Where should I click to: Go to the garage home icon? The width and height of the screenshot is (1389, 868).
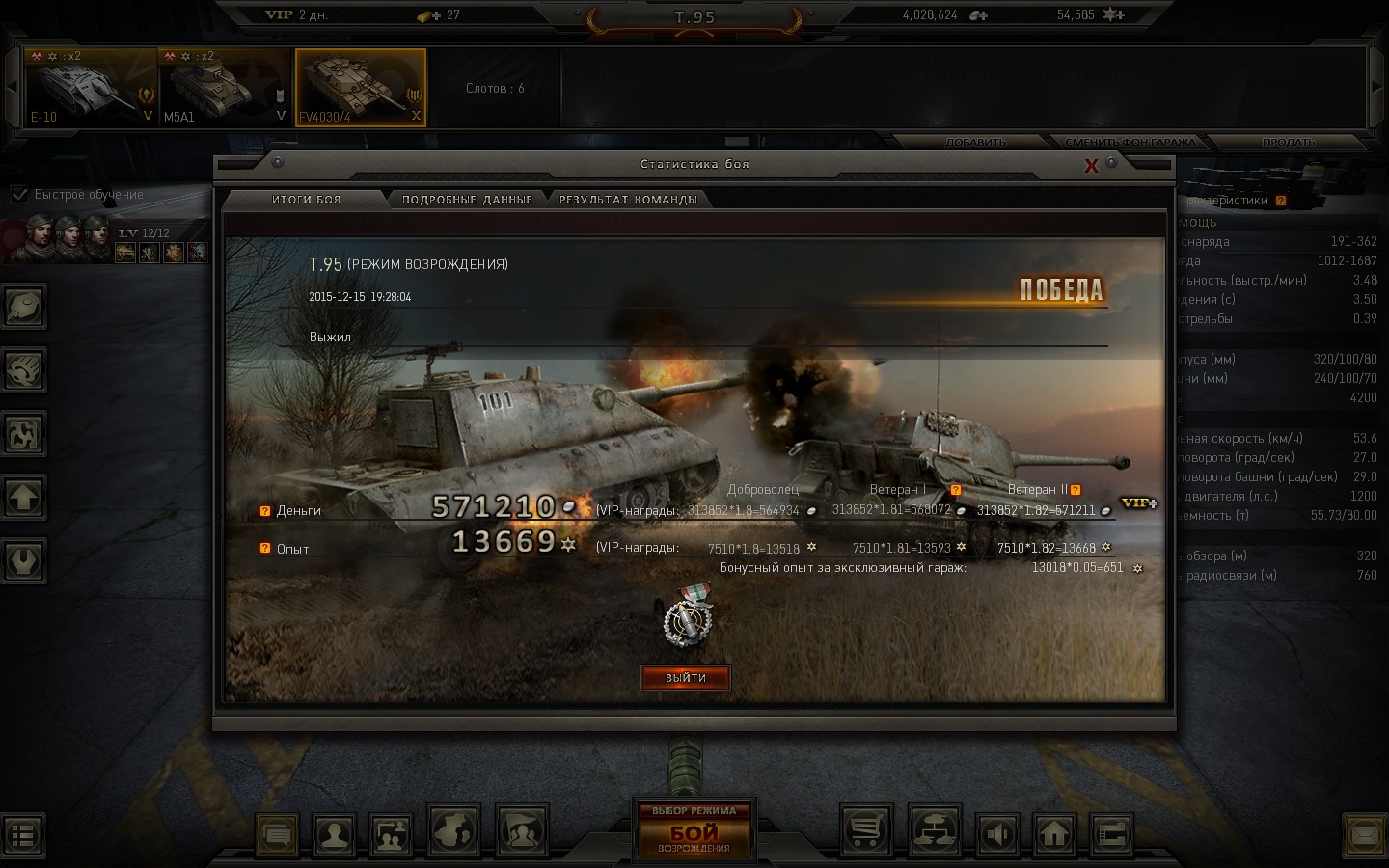point(1054,831)
